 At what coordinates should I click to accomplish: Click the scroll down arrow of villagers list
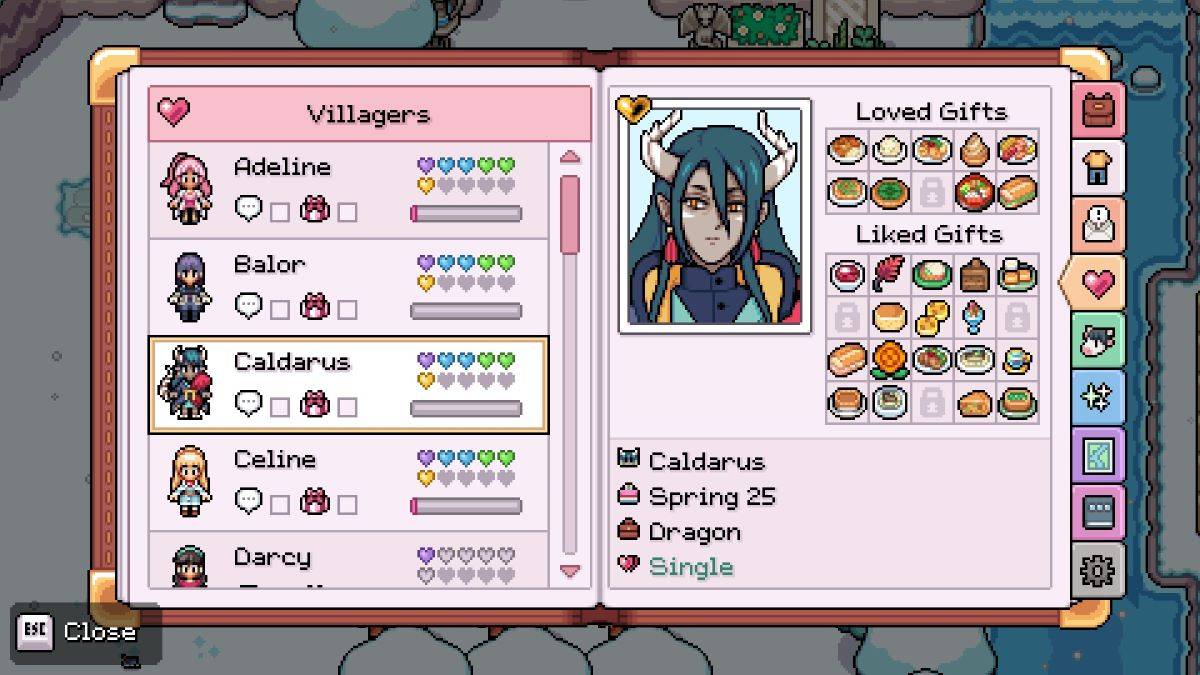[569, 571]
